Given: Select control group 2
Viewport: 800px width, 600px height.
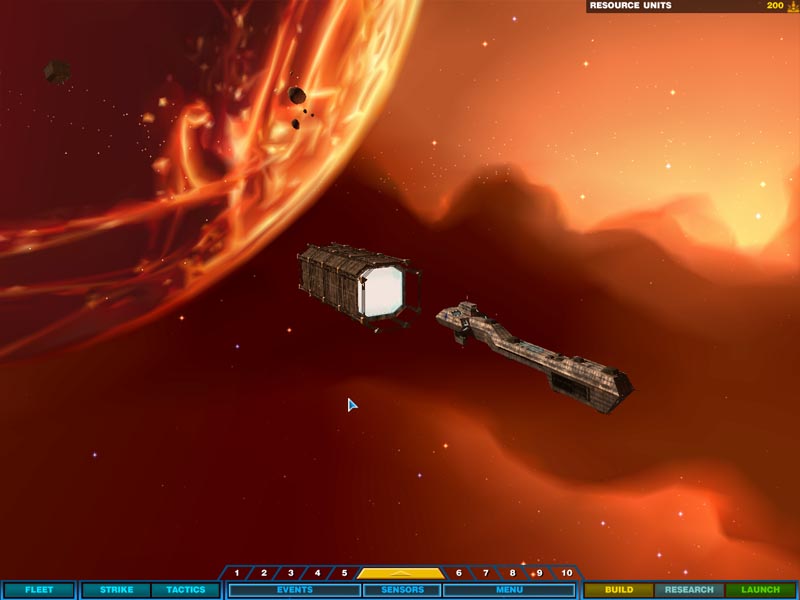Looking at the screenshot, I should click(x=264, y=573).
